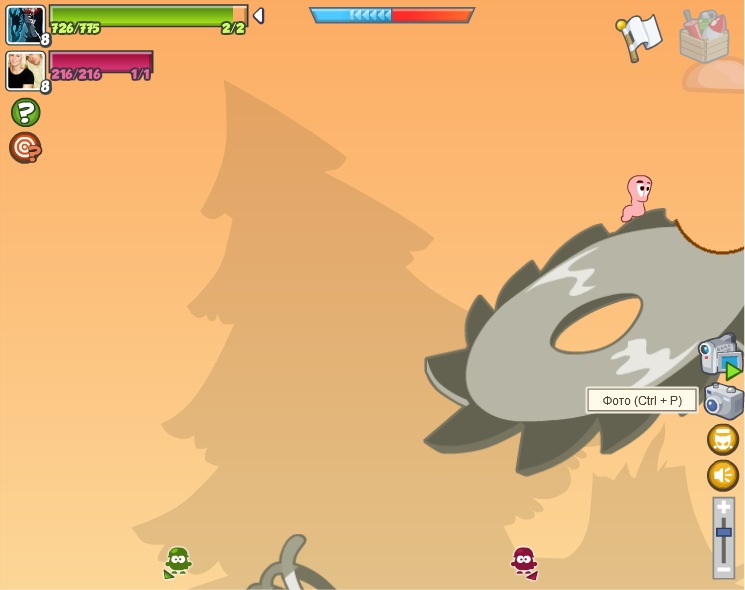Open the green question mark help button
The image size is (745, 590).
pyautogui.click(x=26, y=112)
